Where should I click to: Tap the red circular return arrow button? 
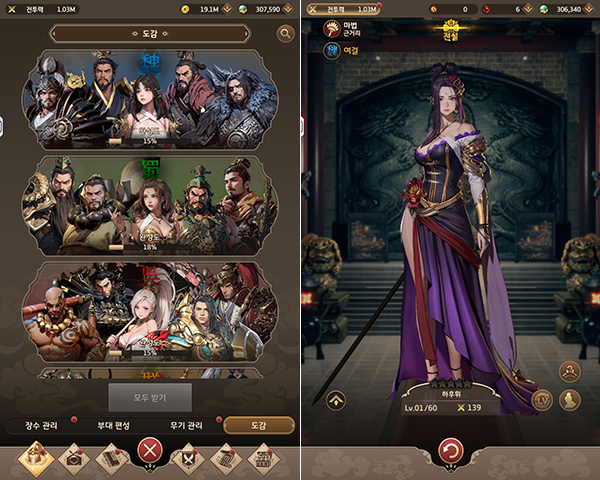click(451, 450)
